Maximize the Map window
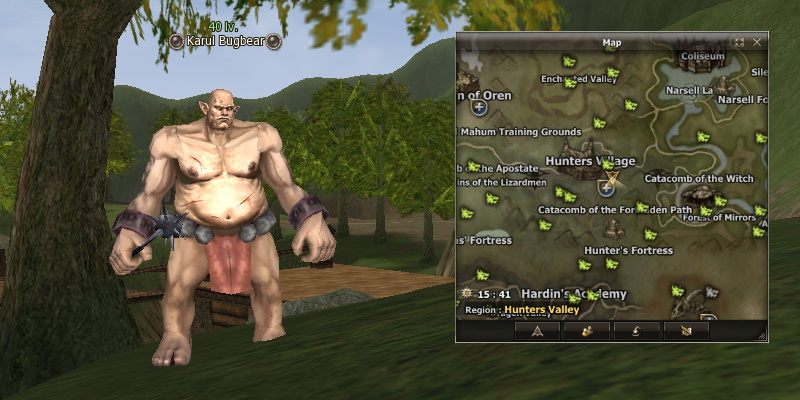This screenshot has height=400, width=800. point(739,42)
